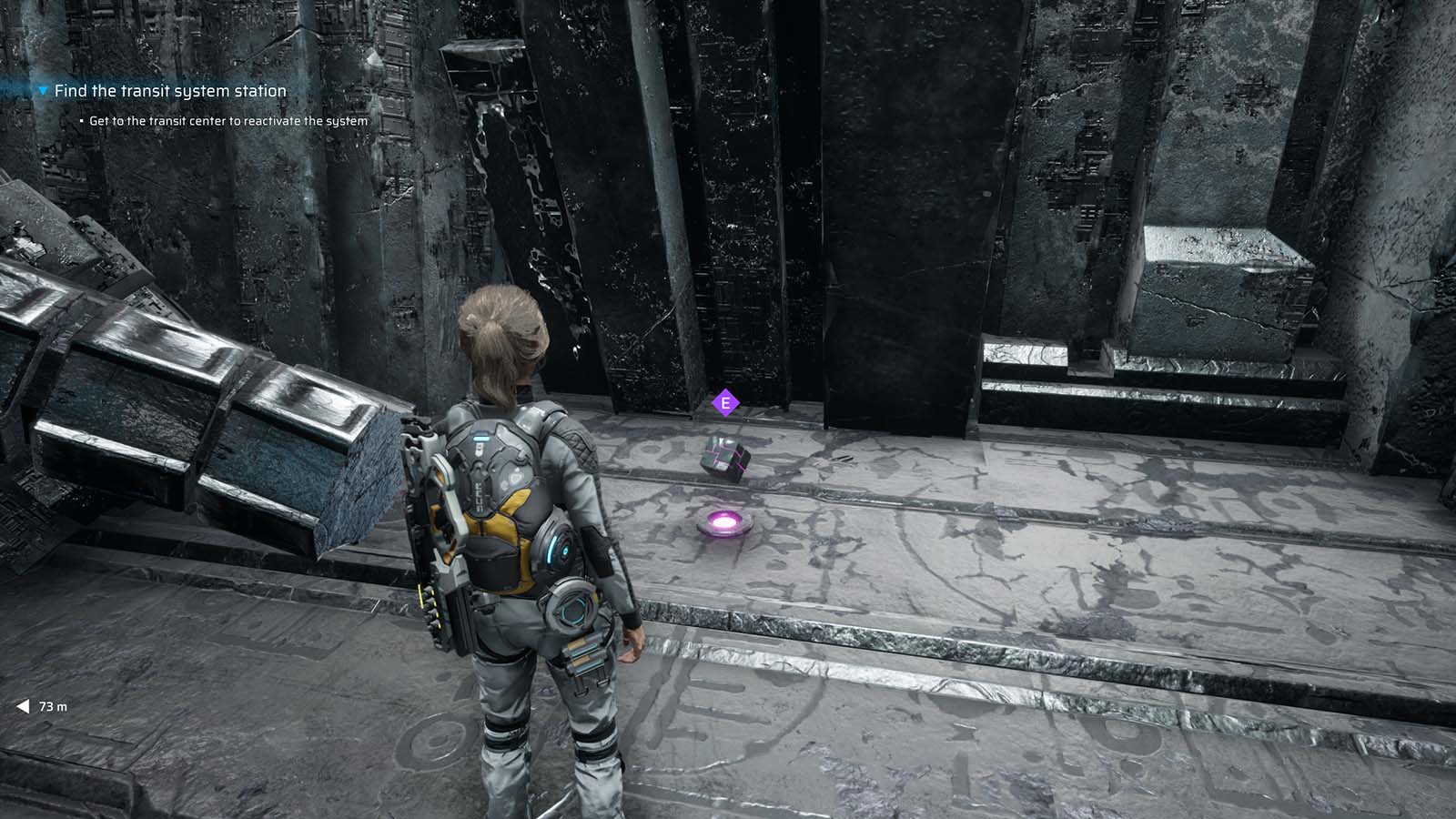The image size is (1456, 819).
Task: Expand the Find the transit system station objective
Action: (x=42, y=91)
